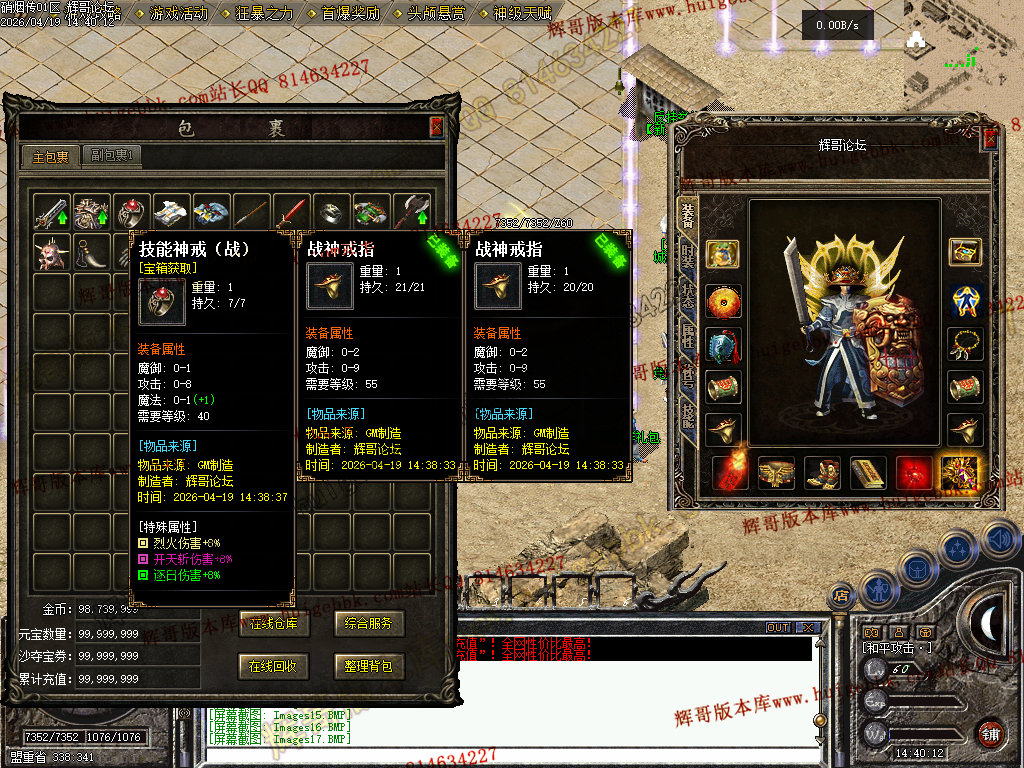Close the character equipment window
Viewport: 1024px width, 768px height.
coord(990,139)
